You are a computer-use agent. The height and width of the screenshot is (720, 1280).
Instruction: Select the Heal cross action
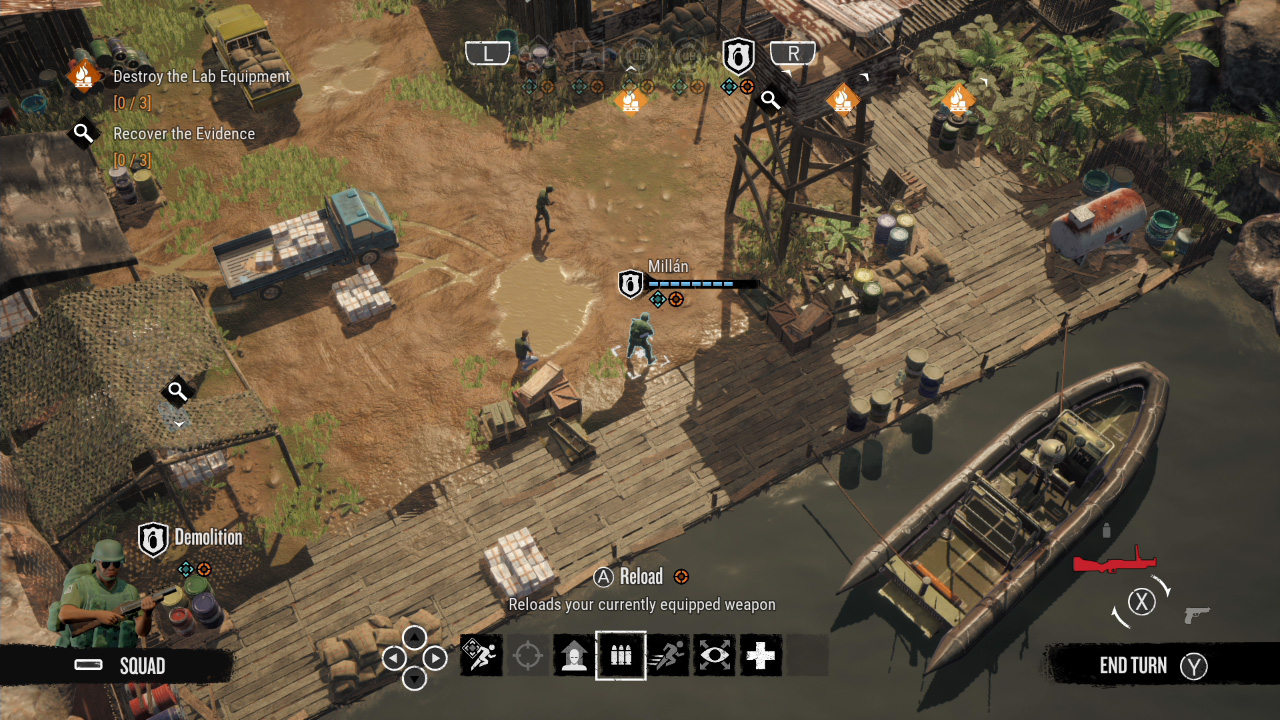[760, 655]
